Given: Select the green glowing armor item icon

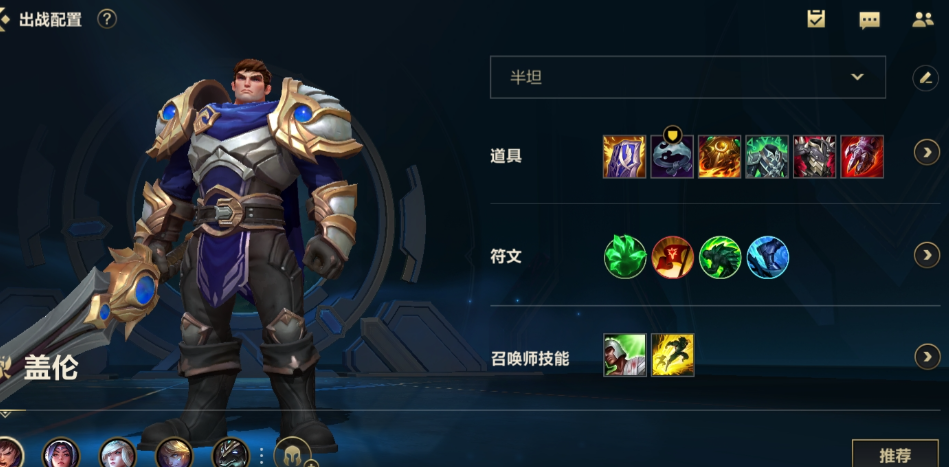Looking at the screenshot, I should pos(767,157).
